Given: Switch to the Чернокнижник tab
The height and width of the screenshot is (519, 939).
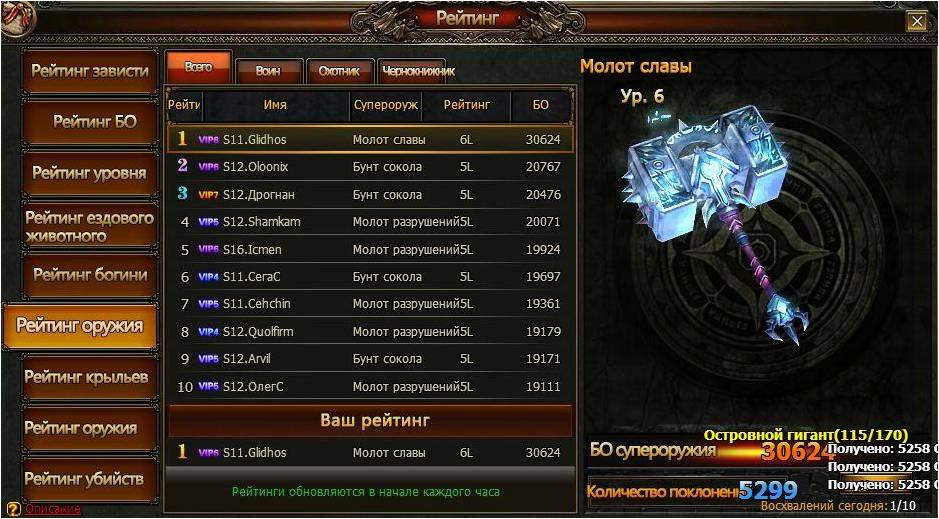Looking at the screenshot, I should coord(418,71).
